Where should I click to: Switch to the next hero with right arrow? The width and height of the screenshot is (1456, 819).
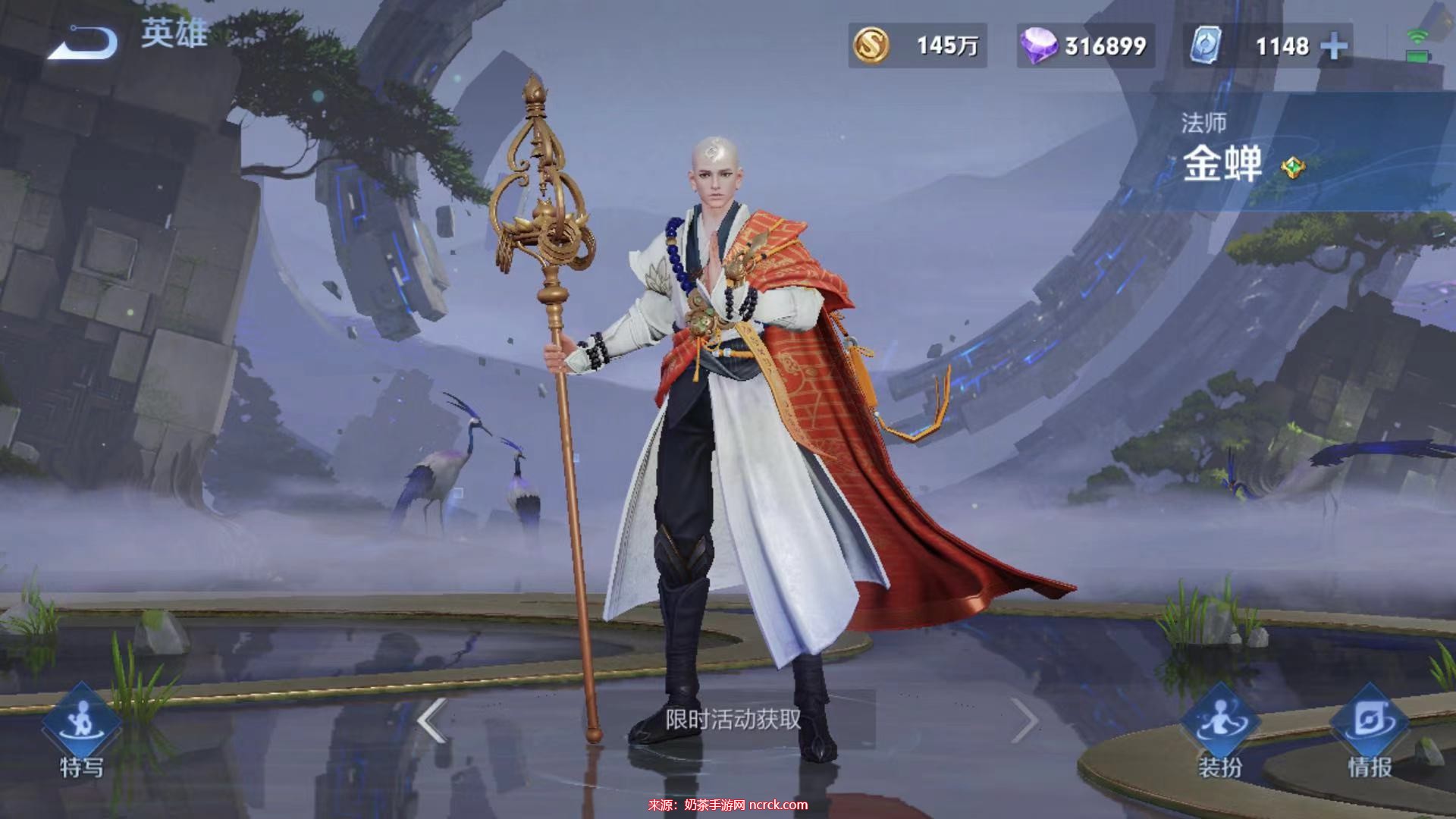[1024, 720]
